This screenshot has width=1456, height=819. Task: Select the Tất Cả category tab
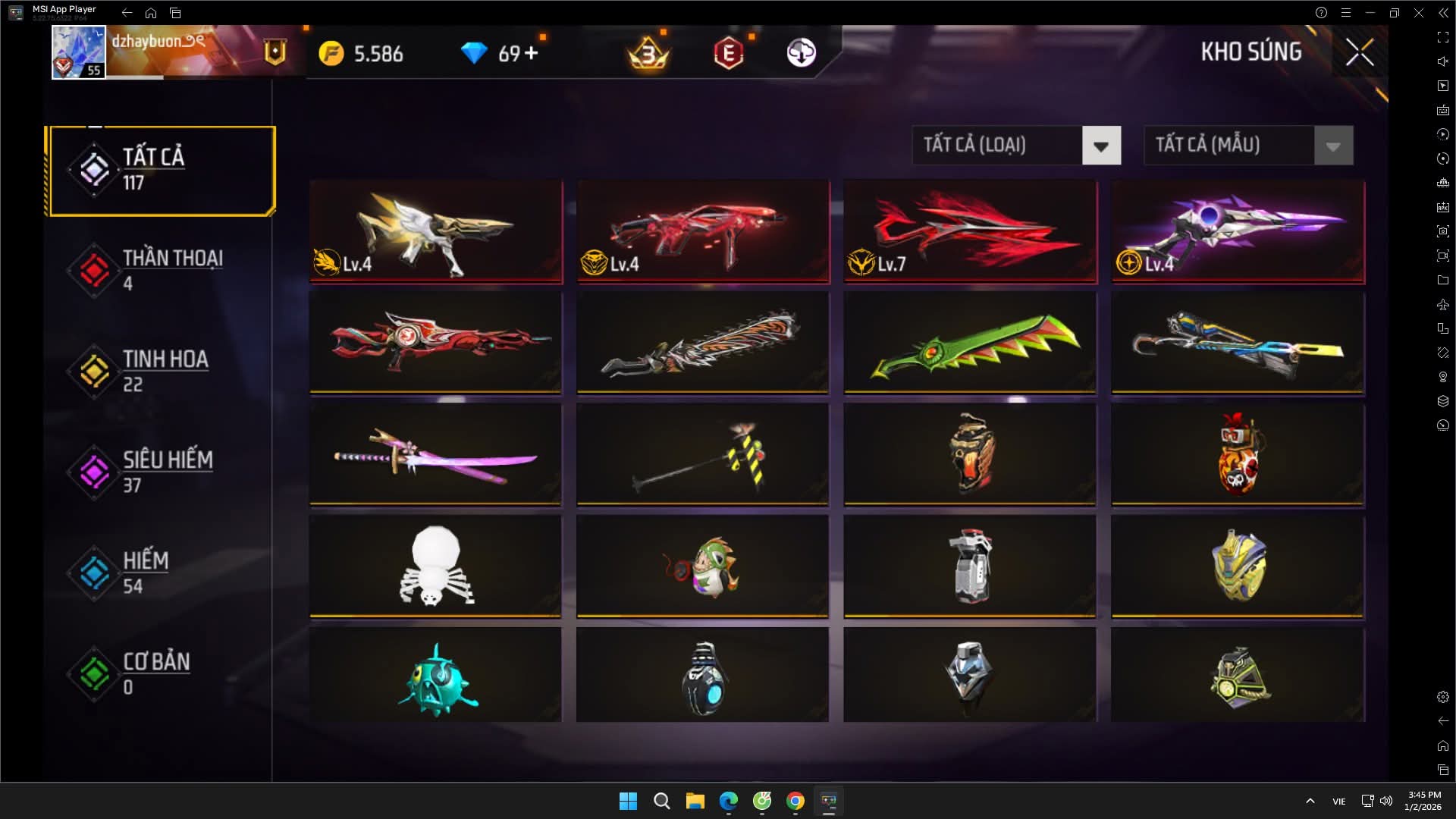[x=161, y=171]
